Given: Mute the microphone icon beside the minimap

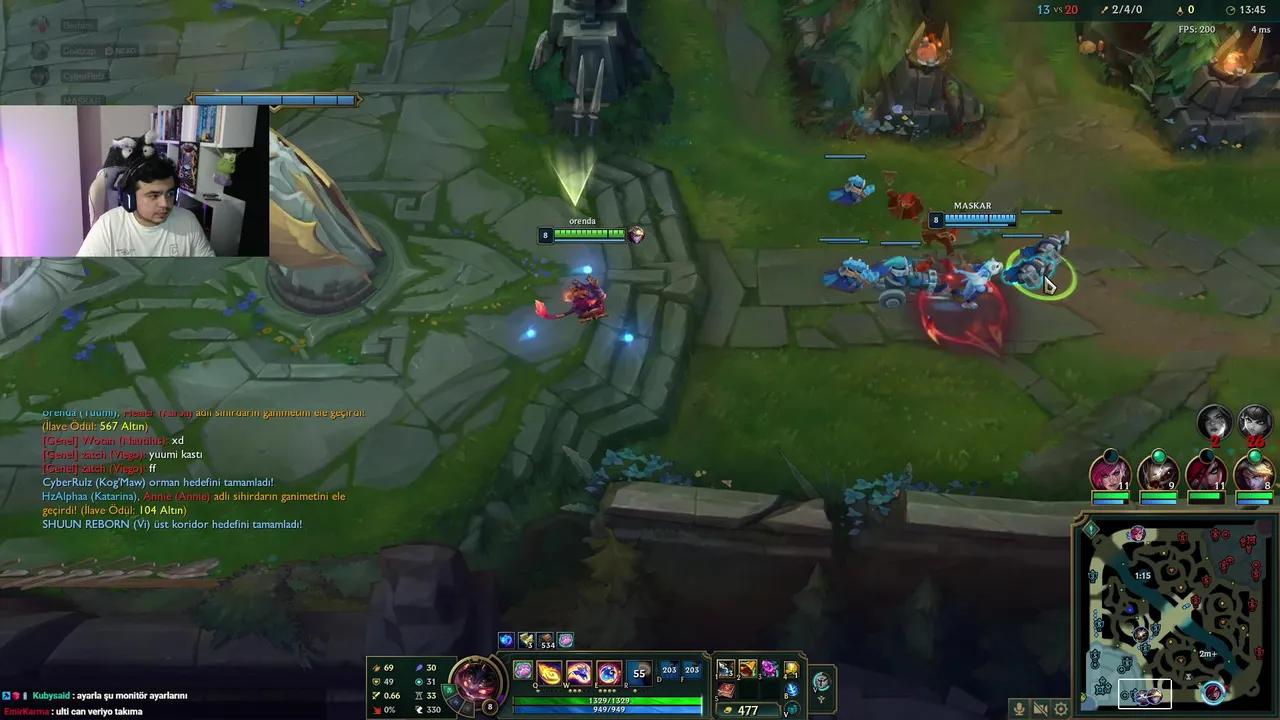Looking at the screenshot, I should (1019, 708).
